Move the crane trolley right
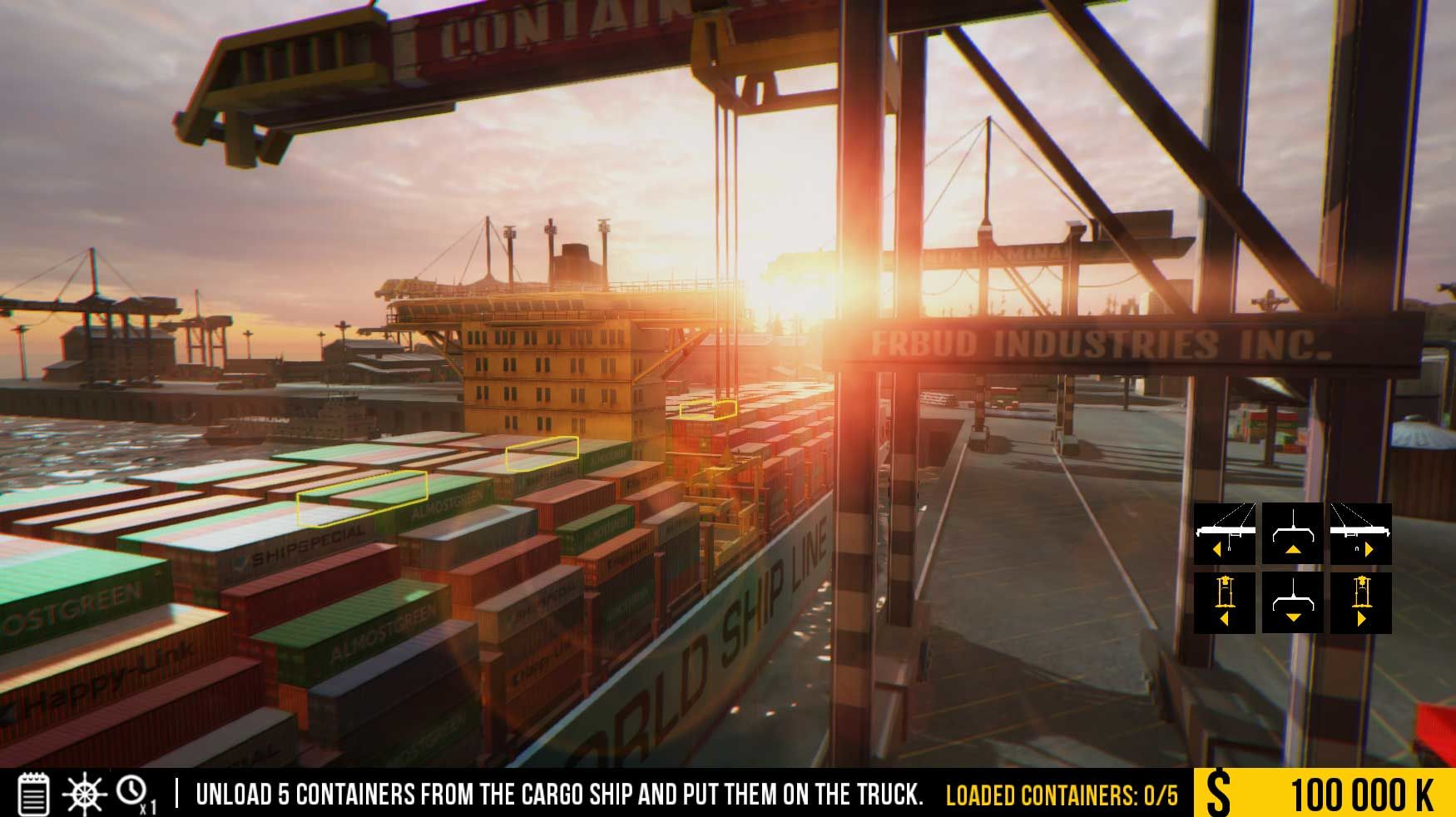Image resolution: width=1456 pixels, height=817 pixels. [1360, 533]
